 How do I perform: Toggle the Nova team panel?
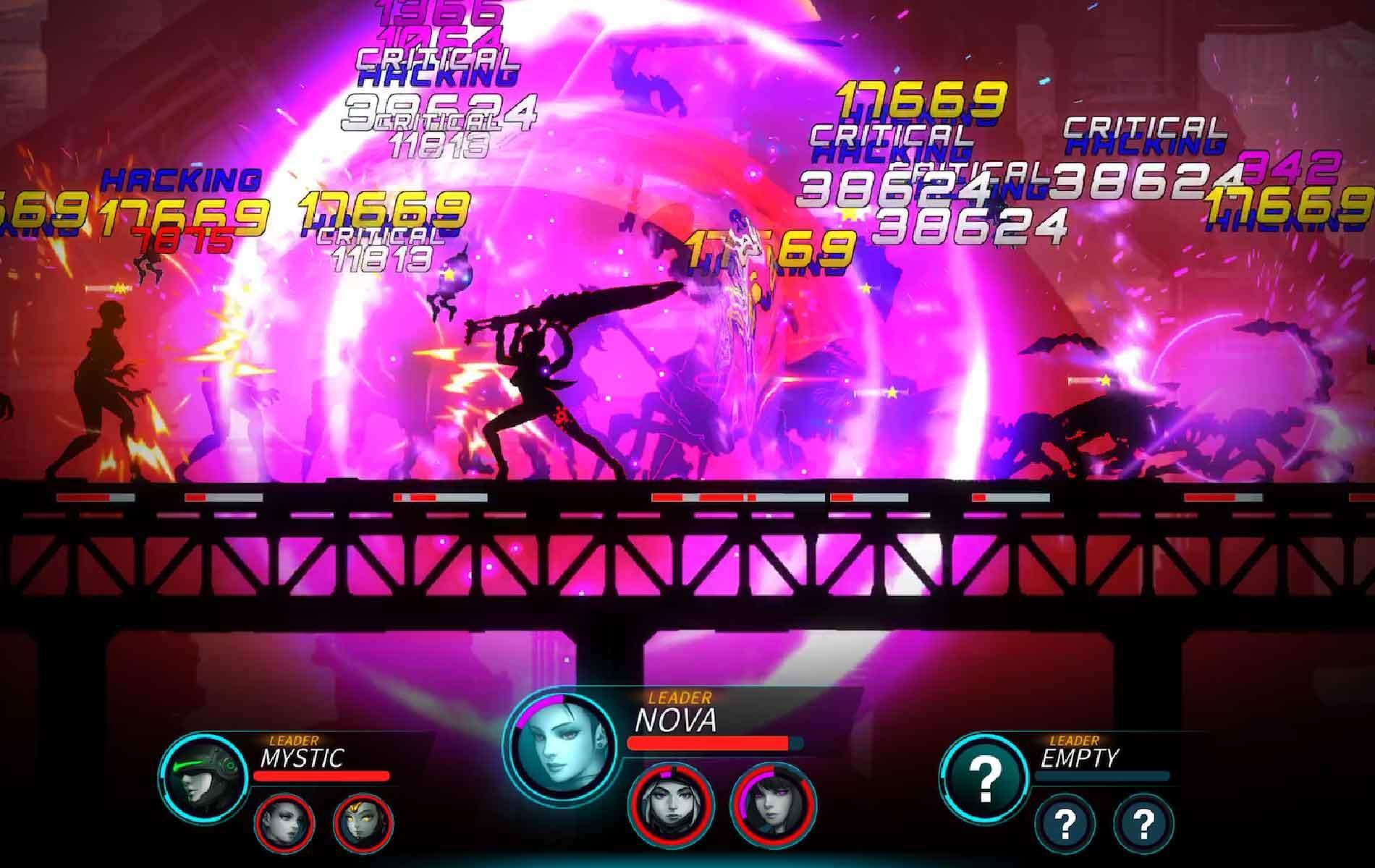tap(673, 752)
